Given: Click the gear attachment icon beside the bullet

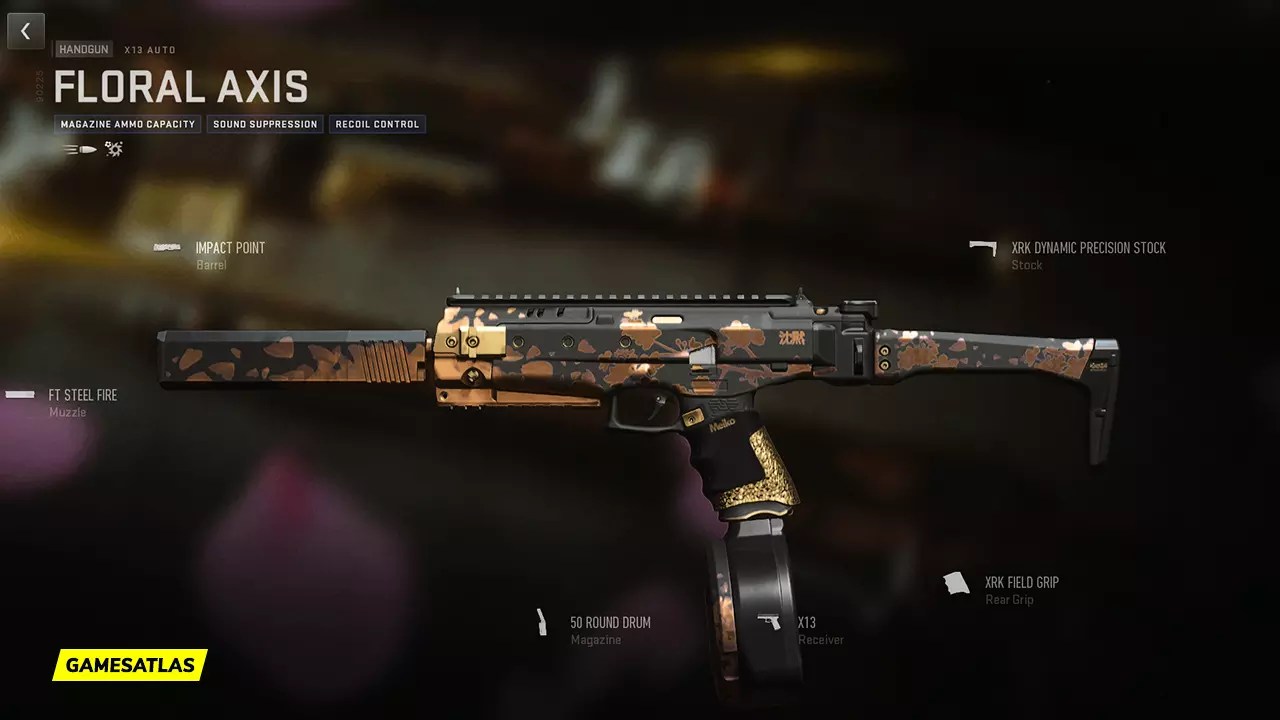Looking at the screenshot, I should coord(112,148).
